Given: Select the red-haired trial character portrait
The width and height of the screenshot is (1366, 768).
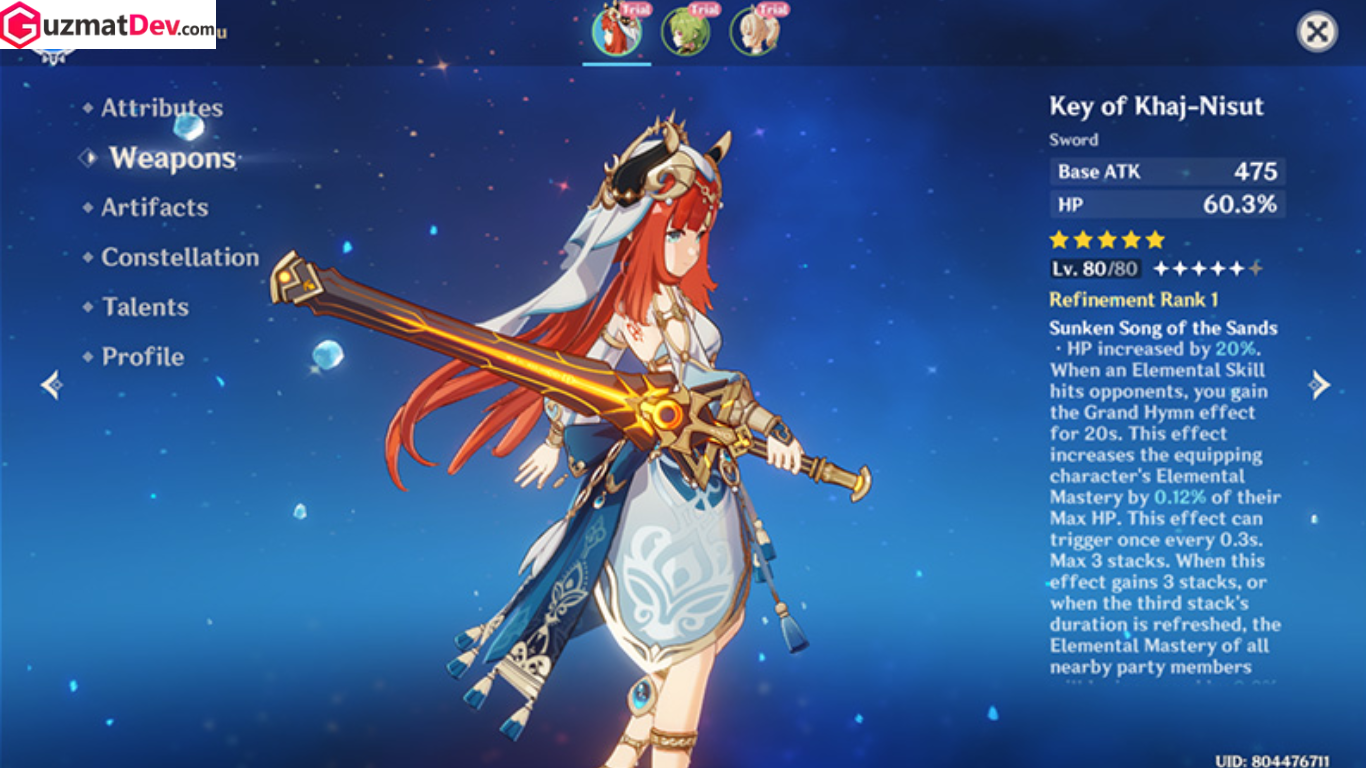Looking at the screenshot, I should [x=617, y=31].
